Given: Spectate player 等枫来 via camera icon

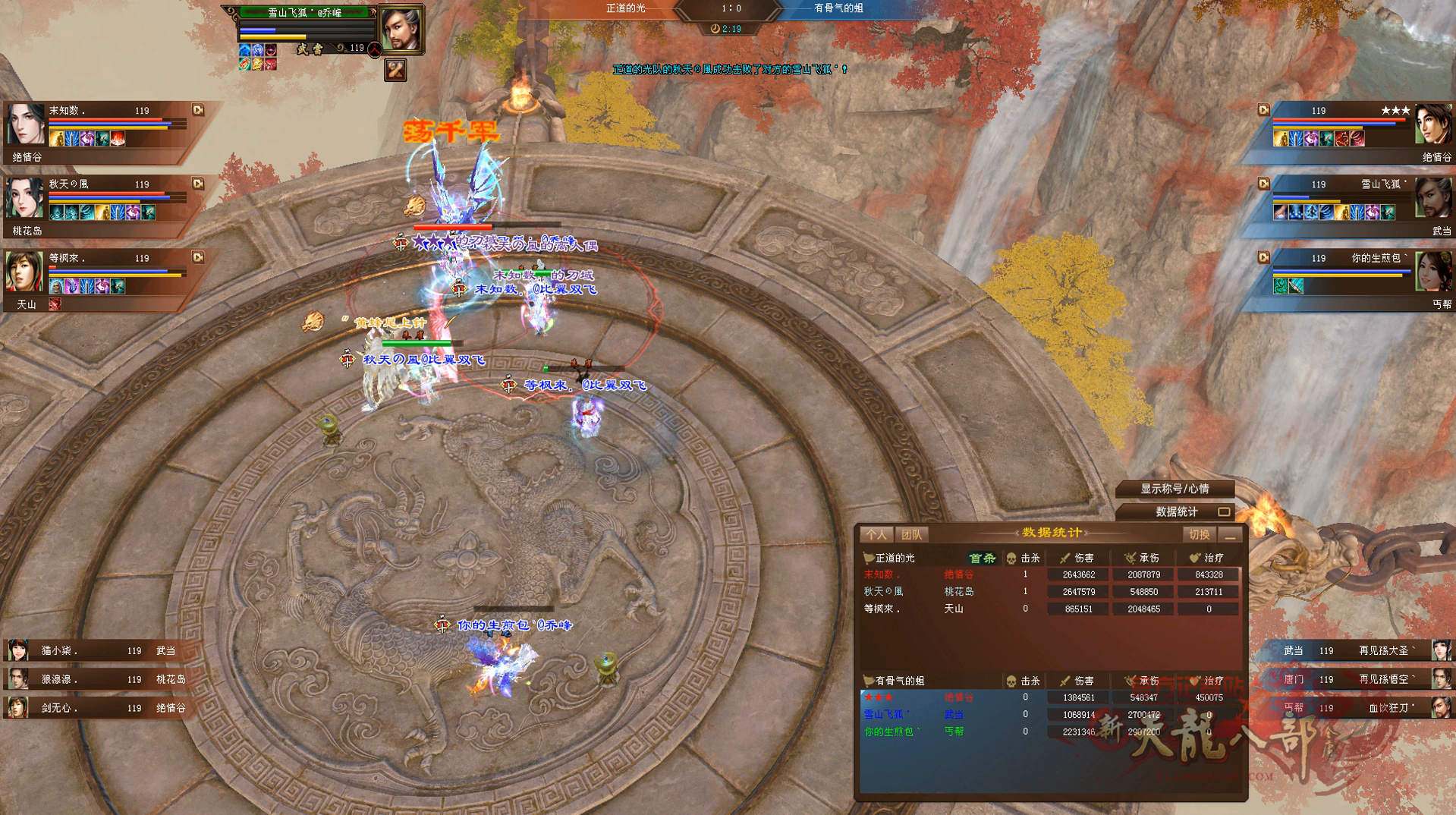Looking at the screenshot, I should click(x=198, y=257).
